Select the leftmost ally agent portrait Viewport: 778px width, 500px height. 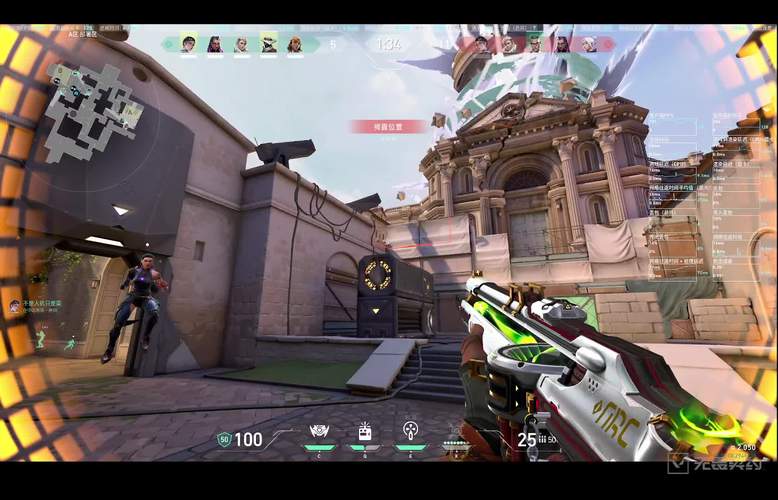click(x=188, y=44)
